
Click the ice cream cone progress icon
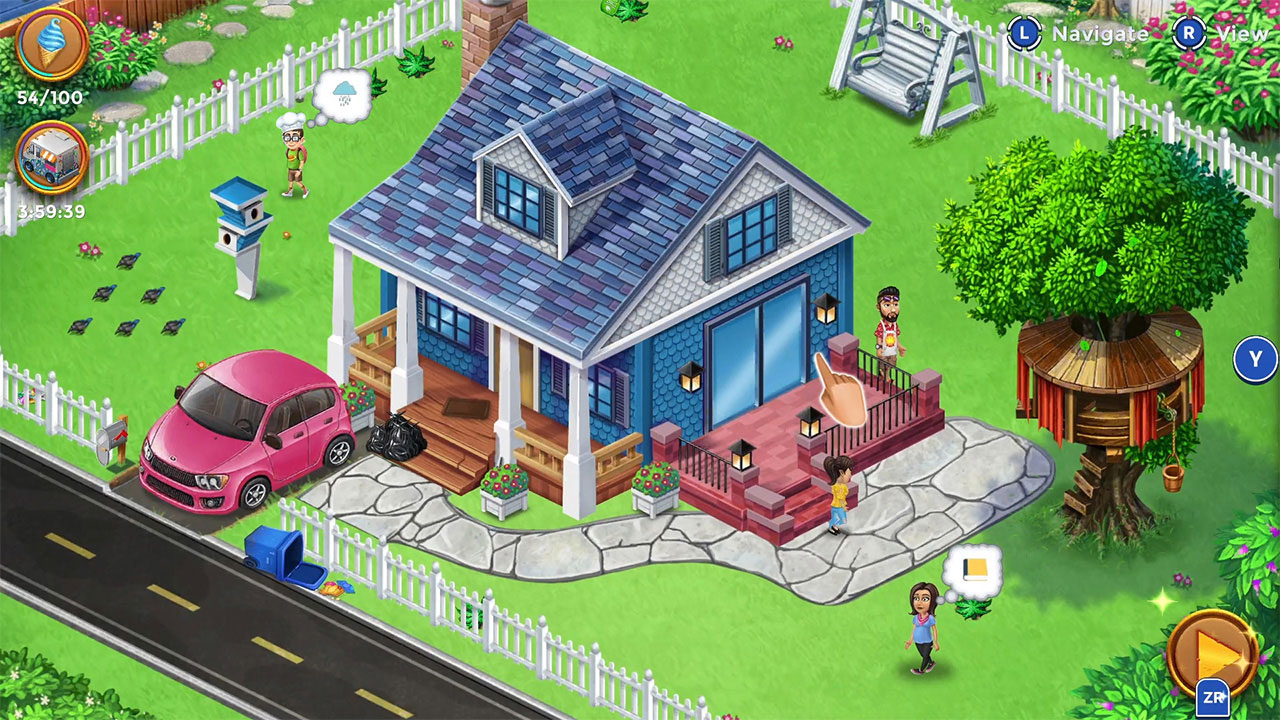tap(50, 45)
